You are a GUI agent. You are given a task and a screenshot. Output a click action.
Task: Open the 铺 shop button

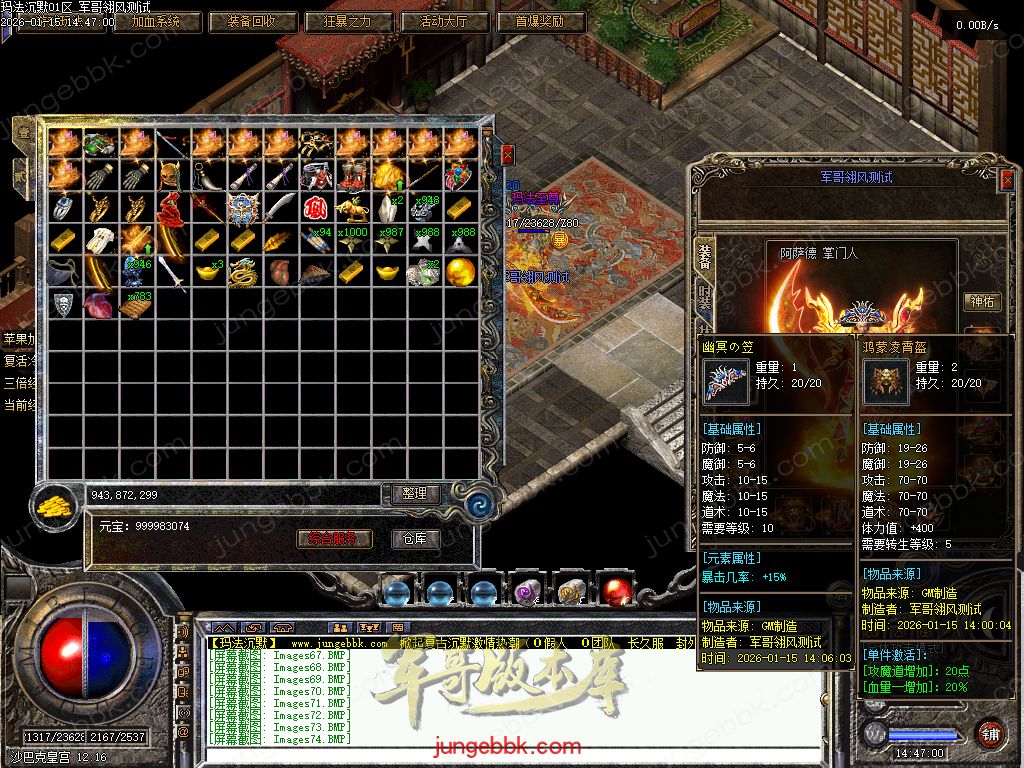(989, 731)
